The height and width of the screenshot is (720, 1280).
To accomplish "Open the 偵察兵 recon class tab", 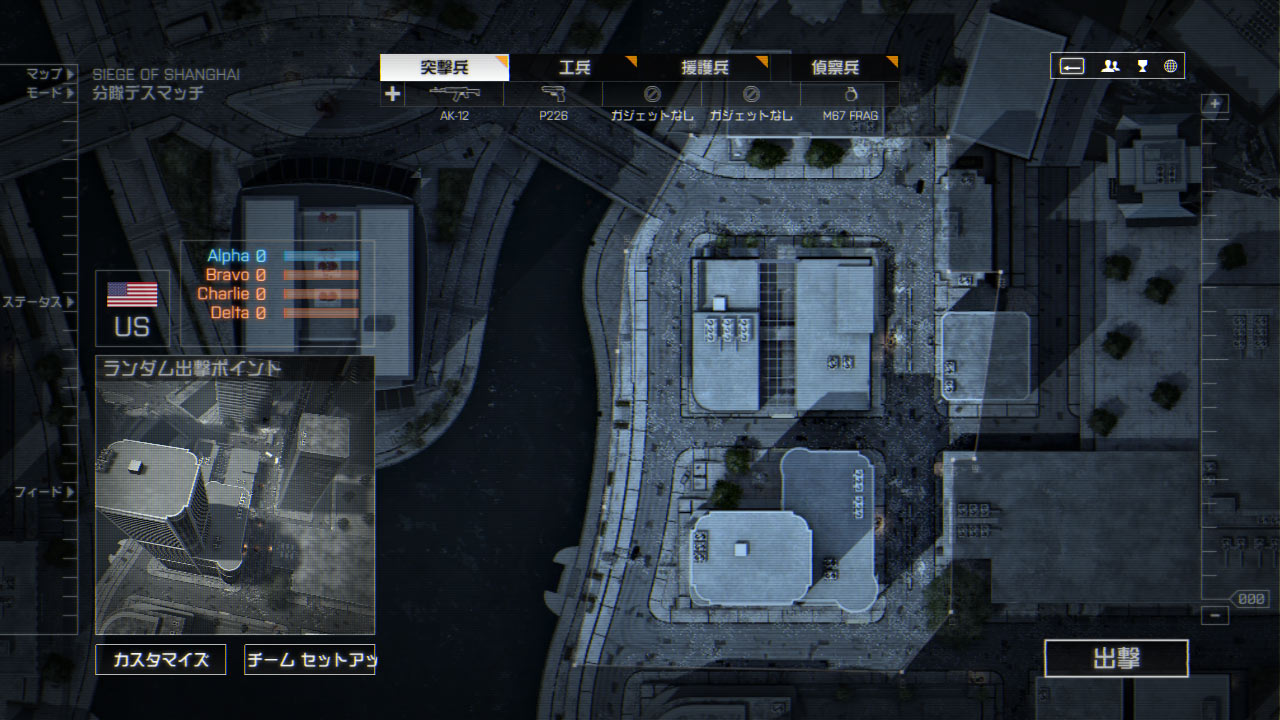I will pyautogui.click(x=835, y=68).
